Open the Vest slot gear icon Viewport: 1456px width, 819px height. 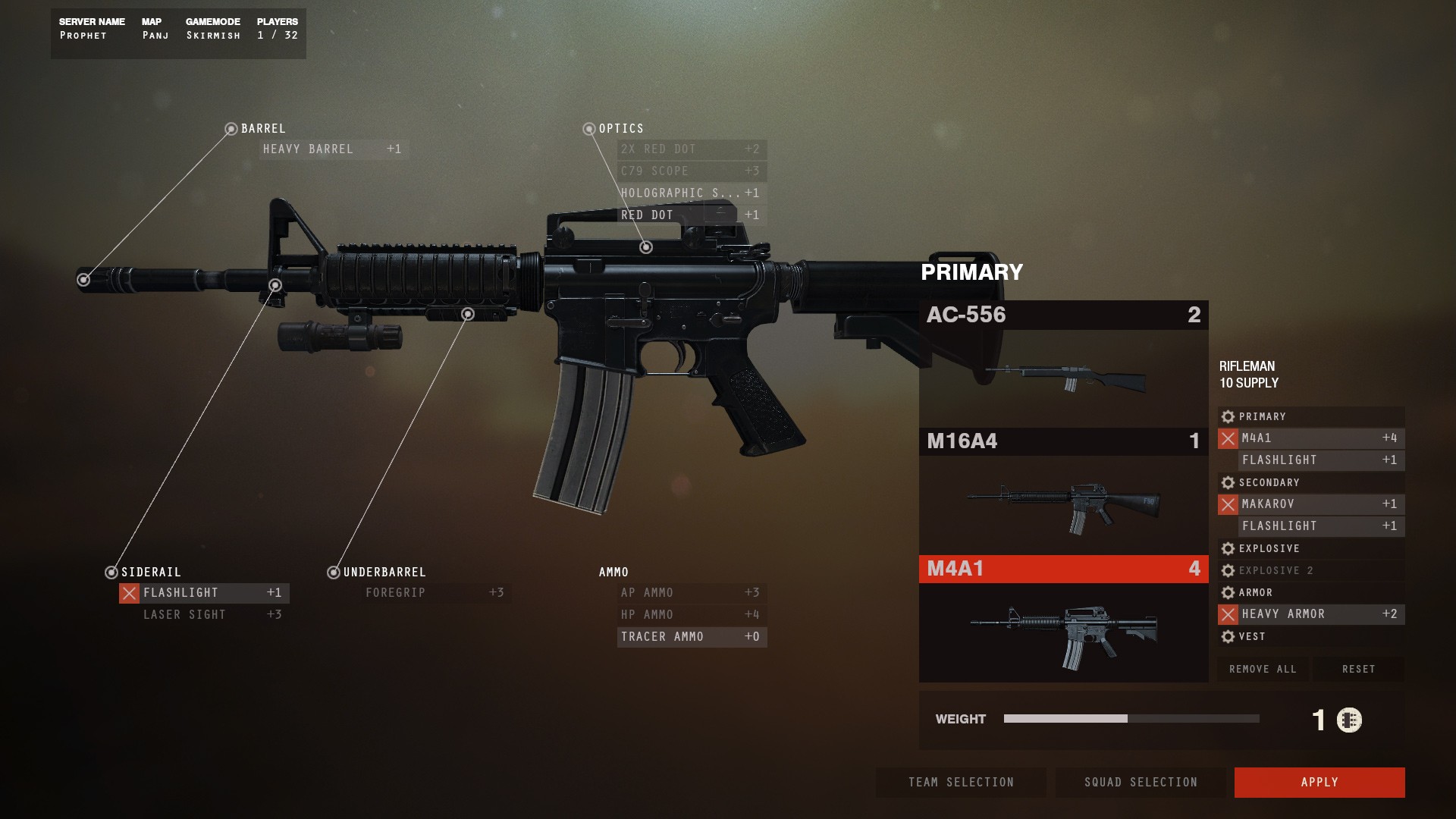click(x=1228, y=637)
